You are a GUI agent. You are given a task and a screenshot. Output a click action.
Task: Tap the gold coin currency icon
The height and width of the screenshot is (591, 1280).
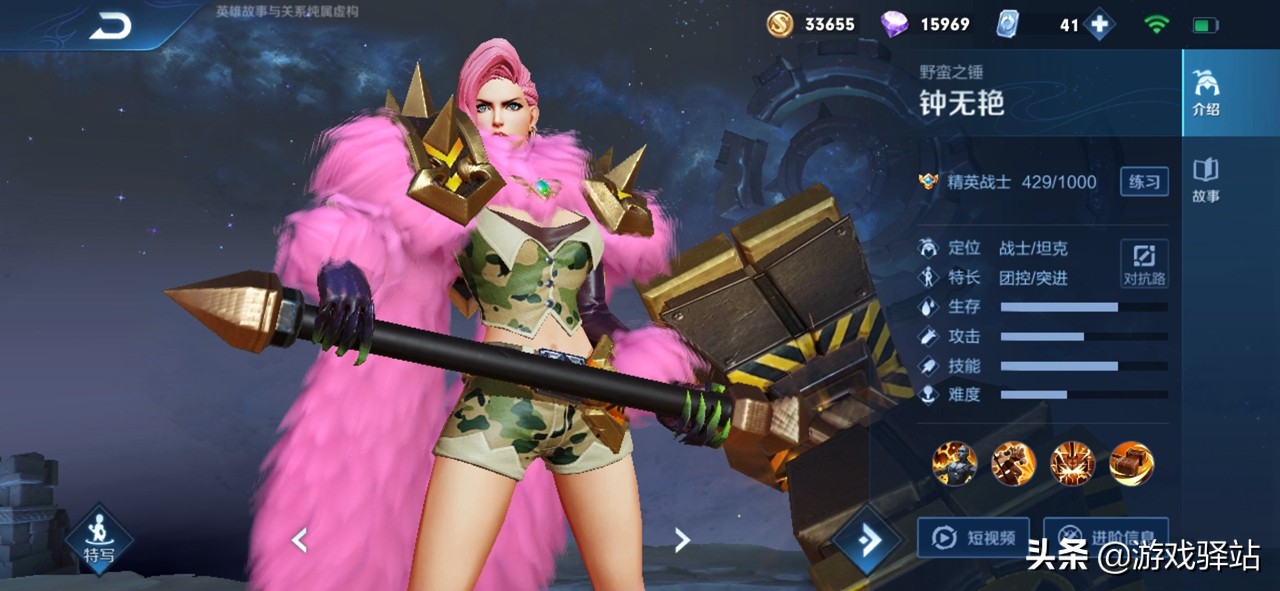[780, 25]
